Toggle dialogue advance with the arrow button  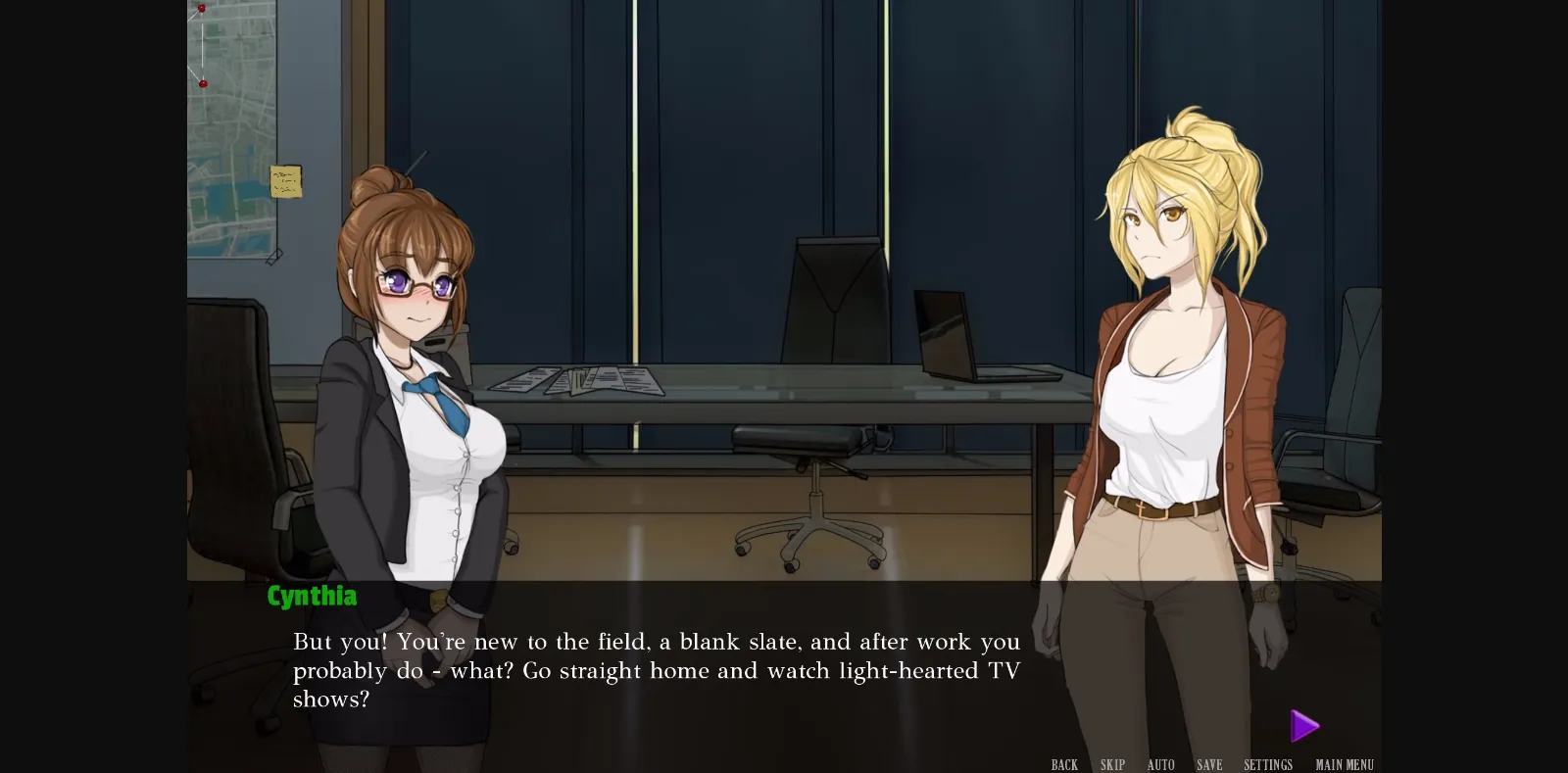click(x=1303, y=726)
